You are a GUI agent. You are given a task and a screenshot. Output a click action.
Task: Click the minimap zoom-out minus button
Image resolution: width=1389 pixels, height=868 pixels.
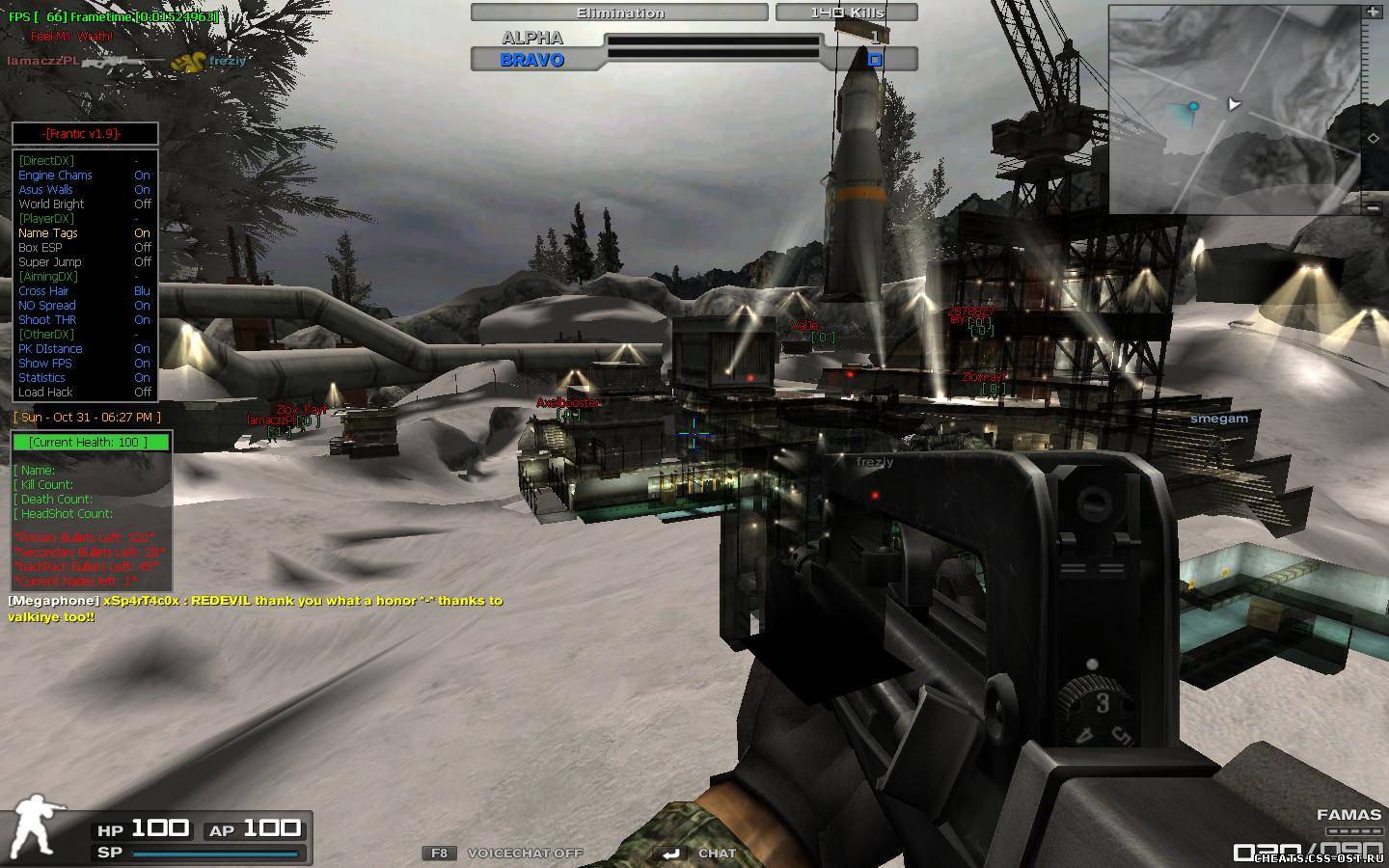click(x=1373, y=206)
